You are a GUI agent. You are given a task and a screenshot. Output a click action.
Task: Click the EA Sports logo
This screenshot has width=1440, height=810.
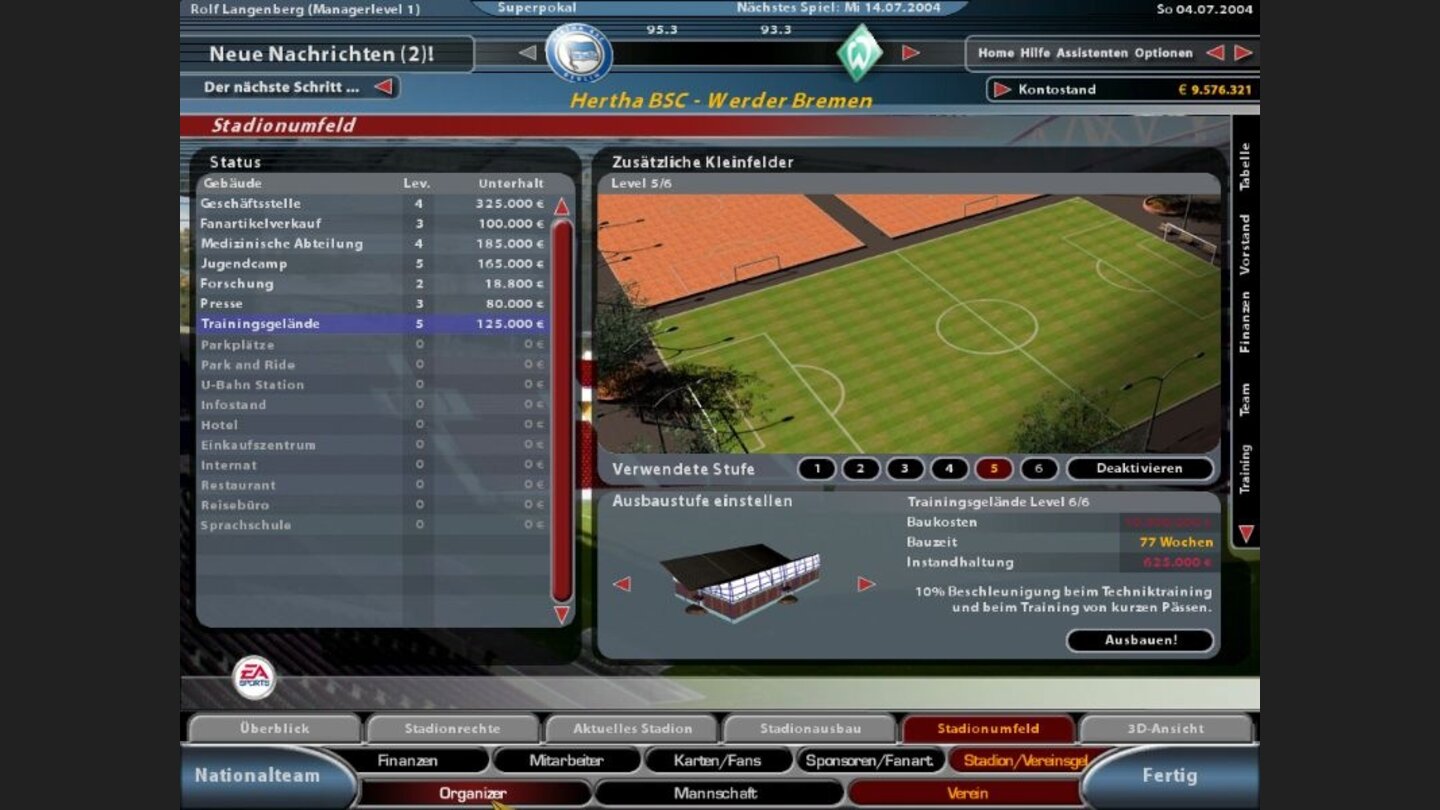256,675
